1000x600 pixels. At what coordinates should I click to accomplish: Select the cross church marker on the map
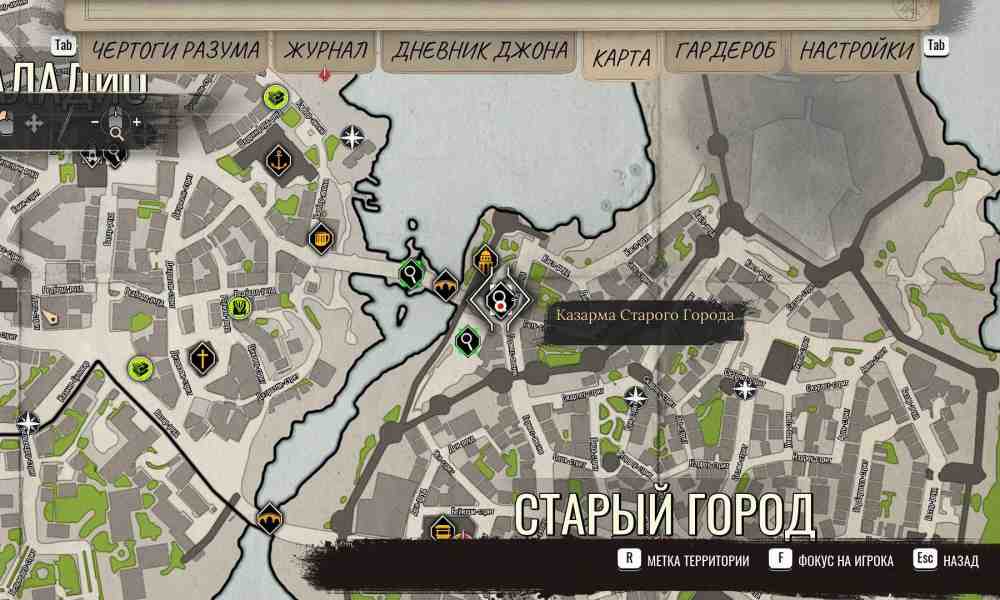pyautogui.click(x=202, y=357)
